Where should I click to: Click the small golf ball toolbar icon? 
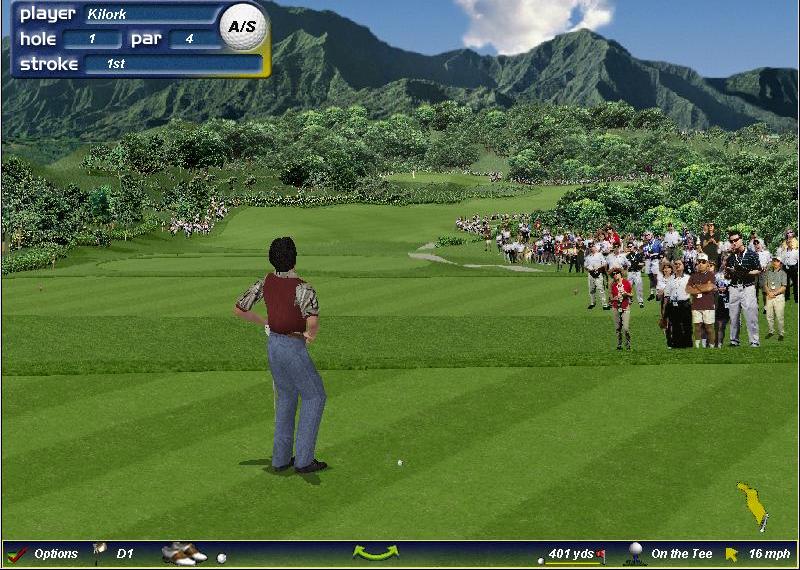(221, 558)
